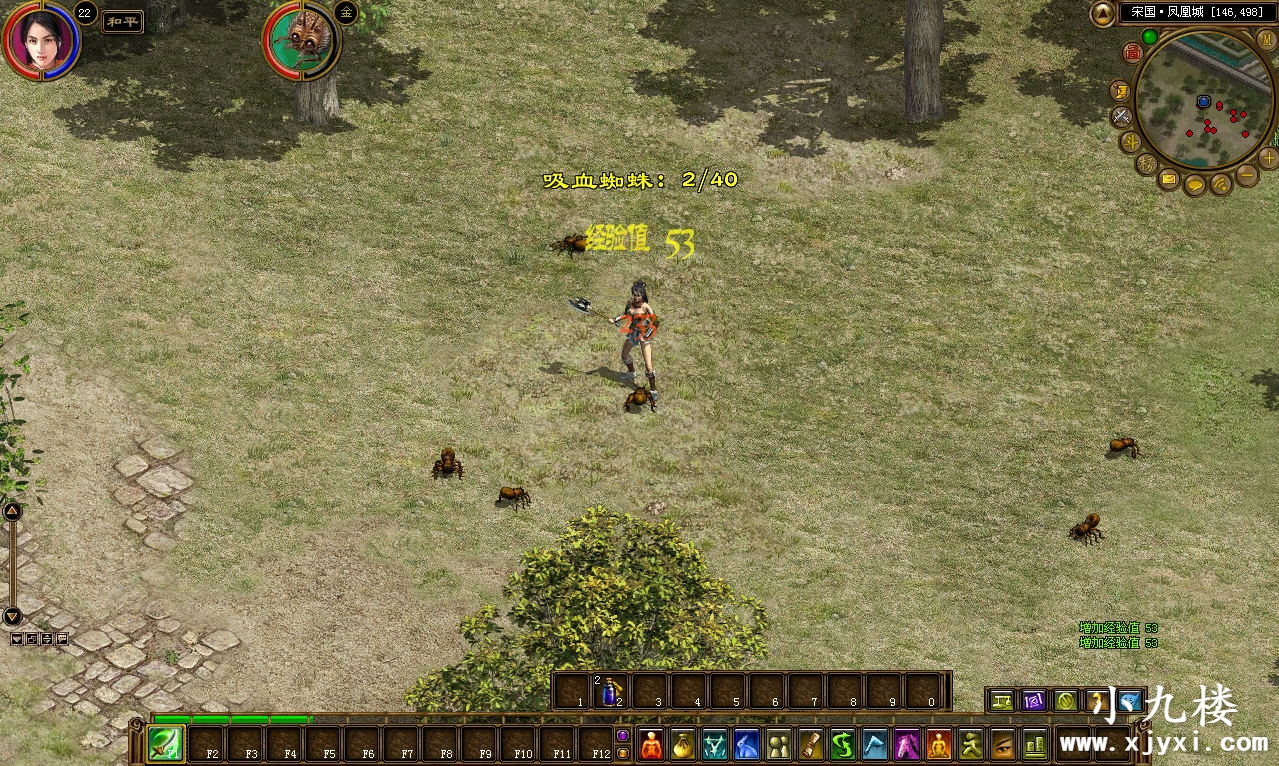Toggle the 和平 peace mode button
This screenshot has width=1279, height=766.
[122, 22]
